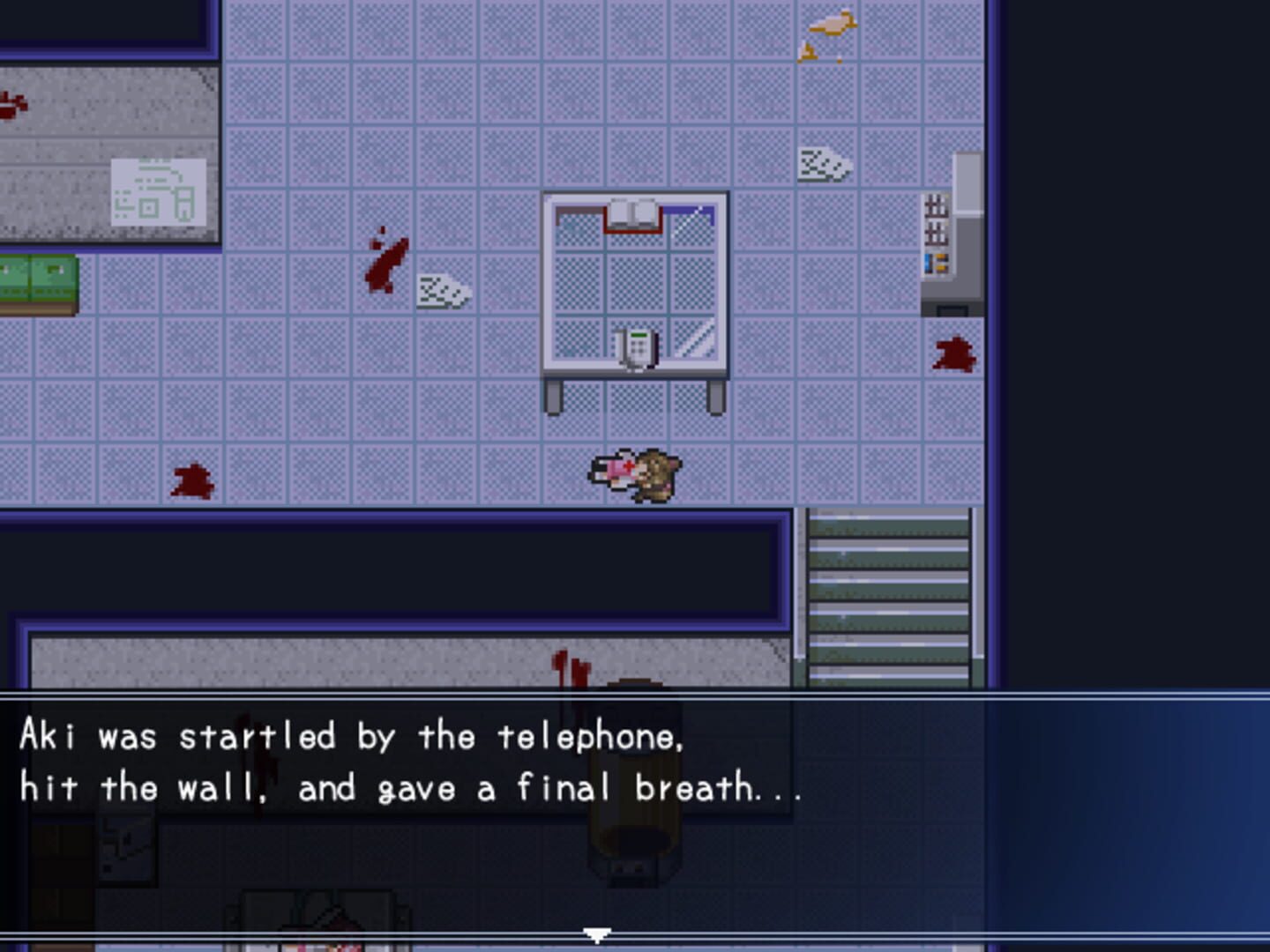The height and width of the screenshot is (952, 1270).
Task: Click the collapsed character sprite Aki
Action: [616, 470]
